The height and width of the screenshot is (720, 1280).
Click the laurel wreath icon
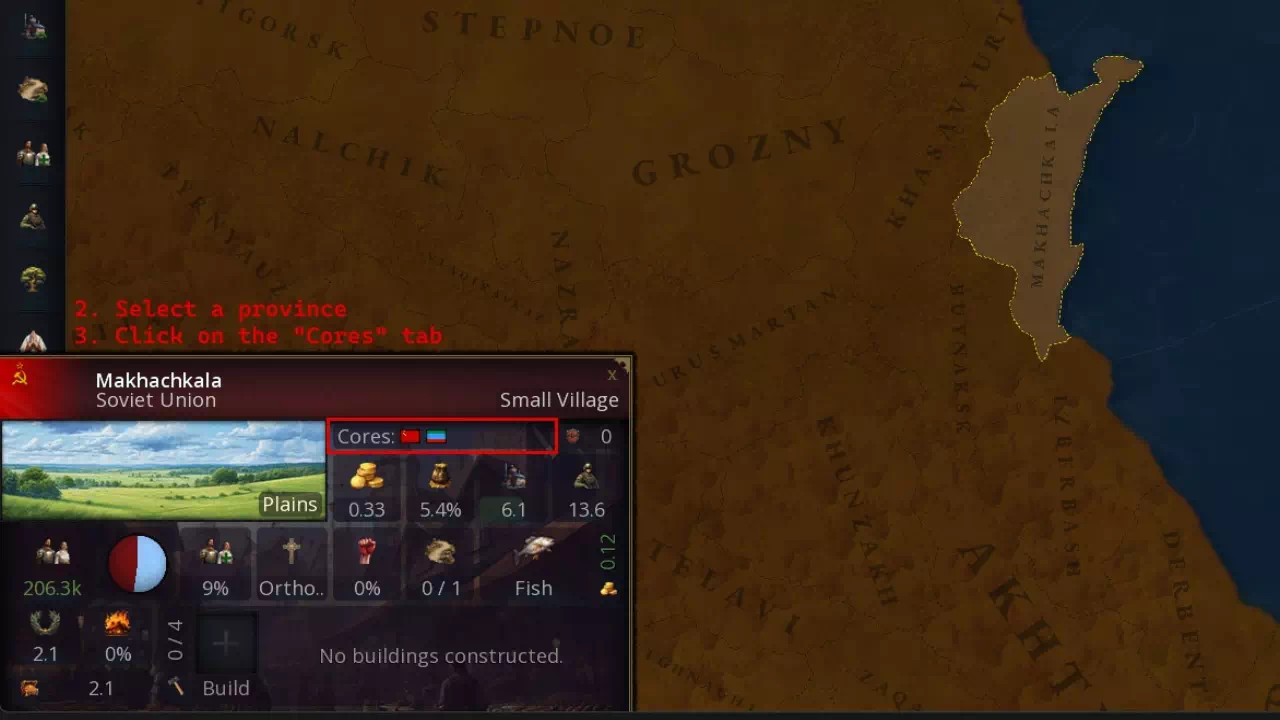click(x=45, y=625)
